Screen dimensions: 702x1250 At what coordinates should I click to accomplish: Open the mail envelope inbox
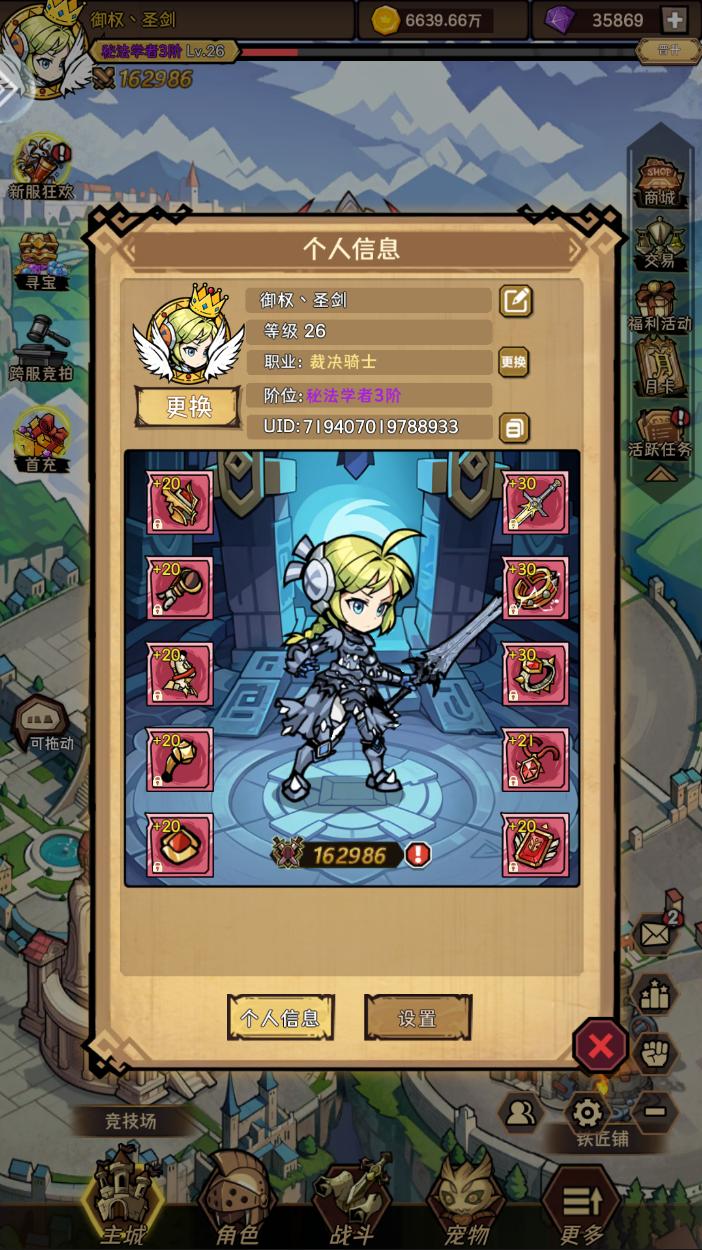pyautogui.click(x=654, y=935)
